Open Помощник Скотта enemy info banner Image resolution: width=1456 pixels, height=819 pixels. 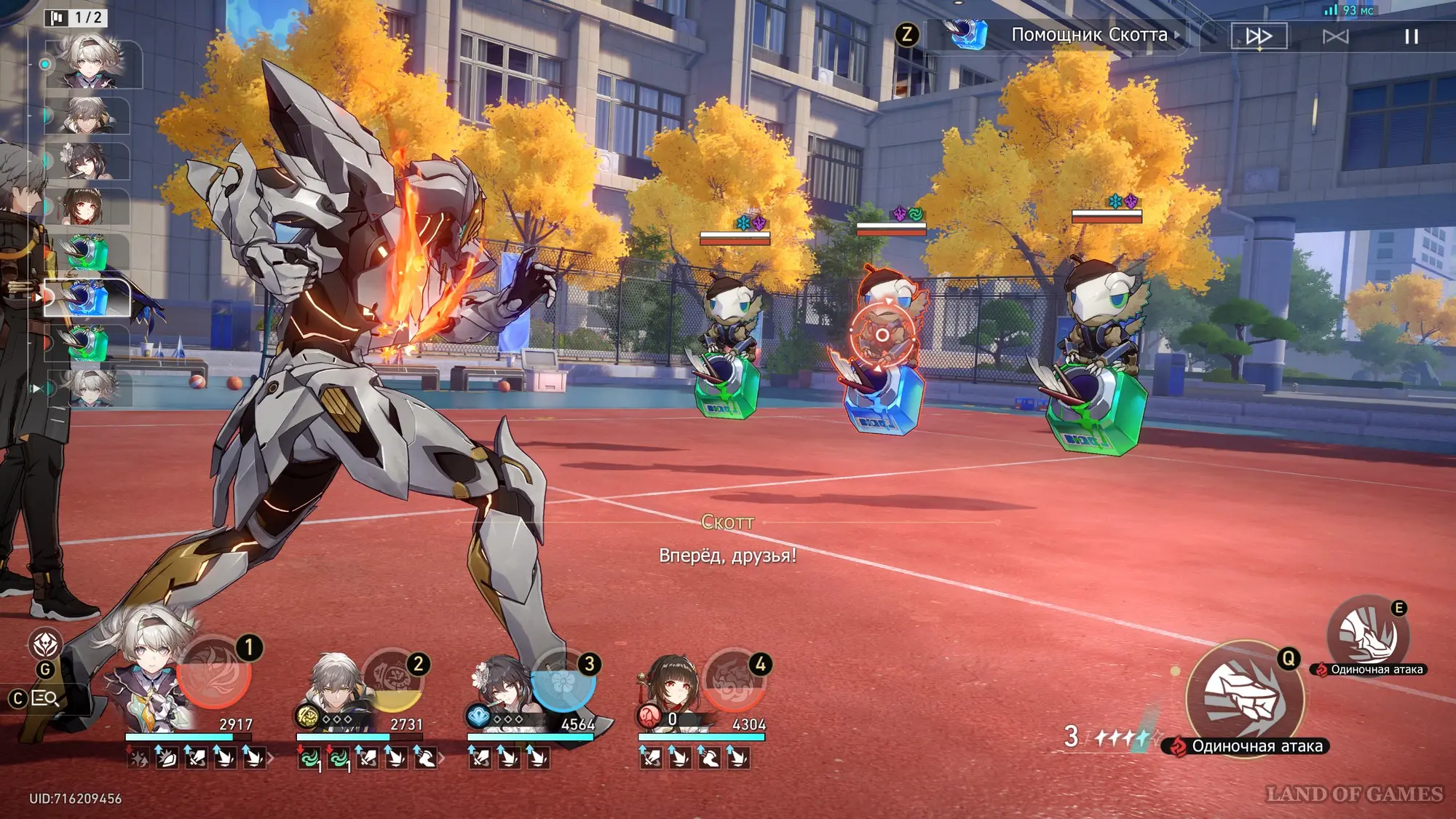[1088, 35]
